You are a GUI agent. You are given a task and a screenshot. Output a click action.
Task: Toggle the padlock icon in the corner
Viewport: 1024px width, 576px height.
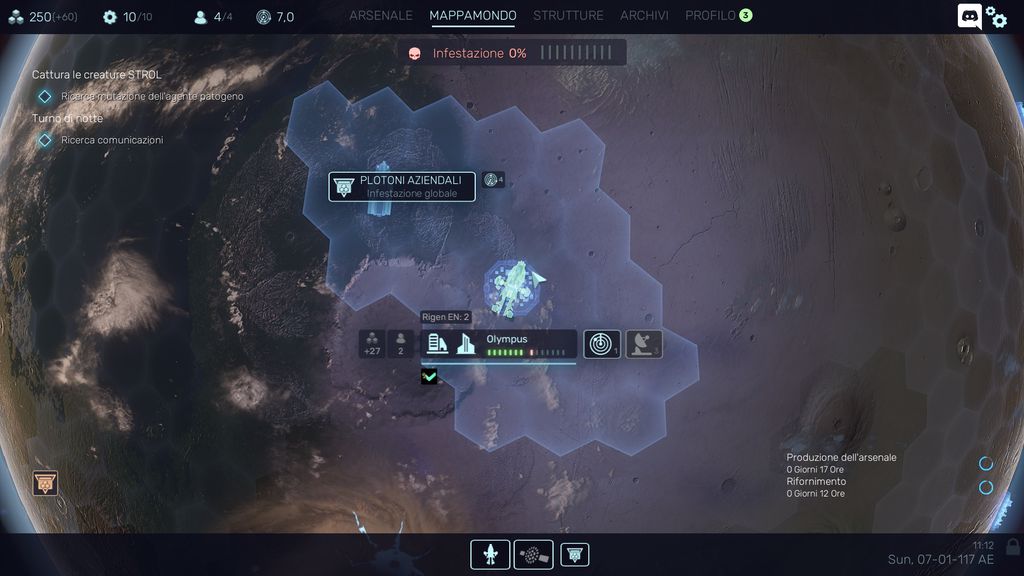coord(1013,546)
